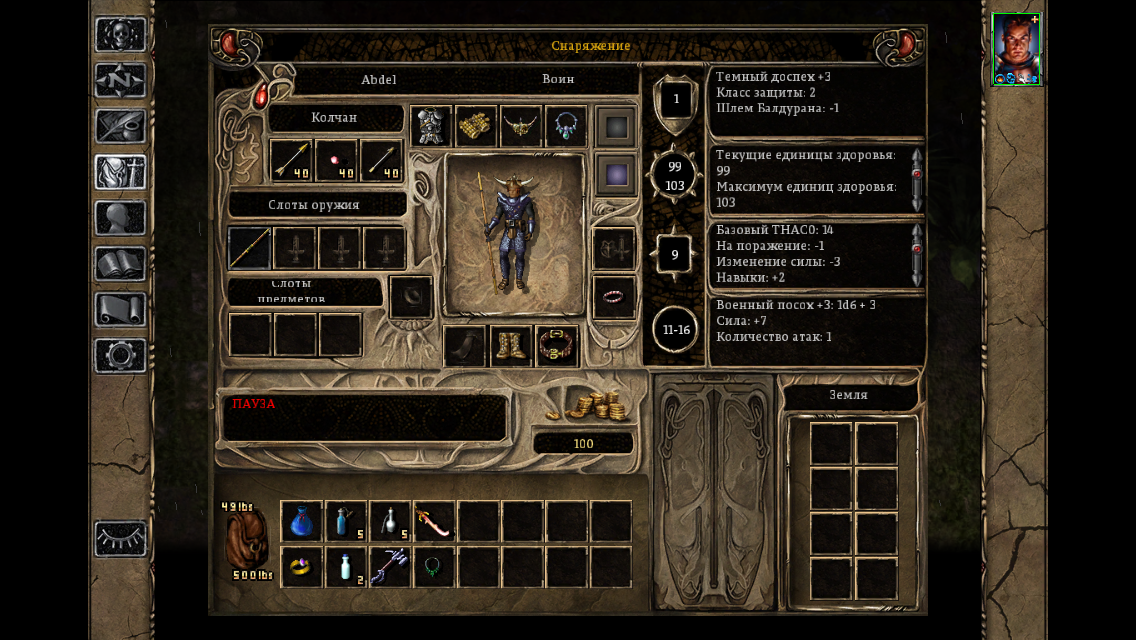Select the equipped belt slot
The image size is (1136, 640).
[x=557, y=346]
